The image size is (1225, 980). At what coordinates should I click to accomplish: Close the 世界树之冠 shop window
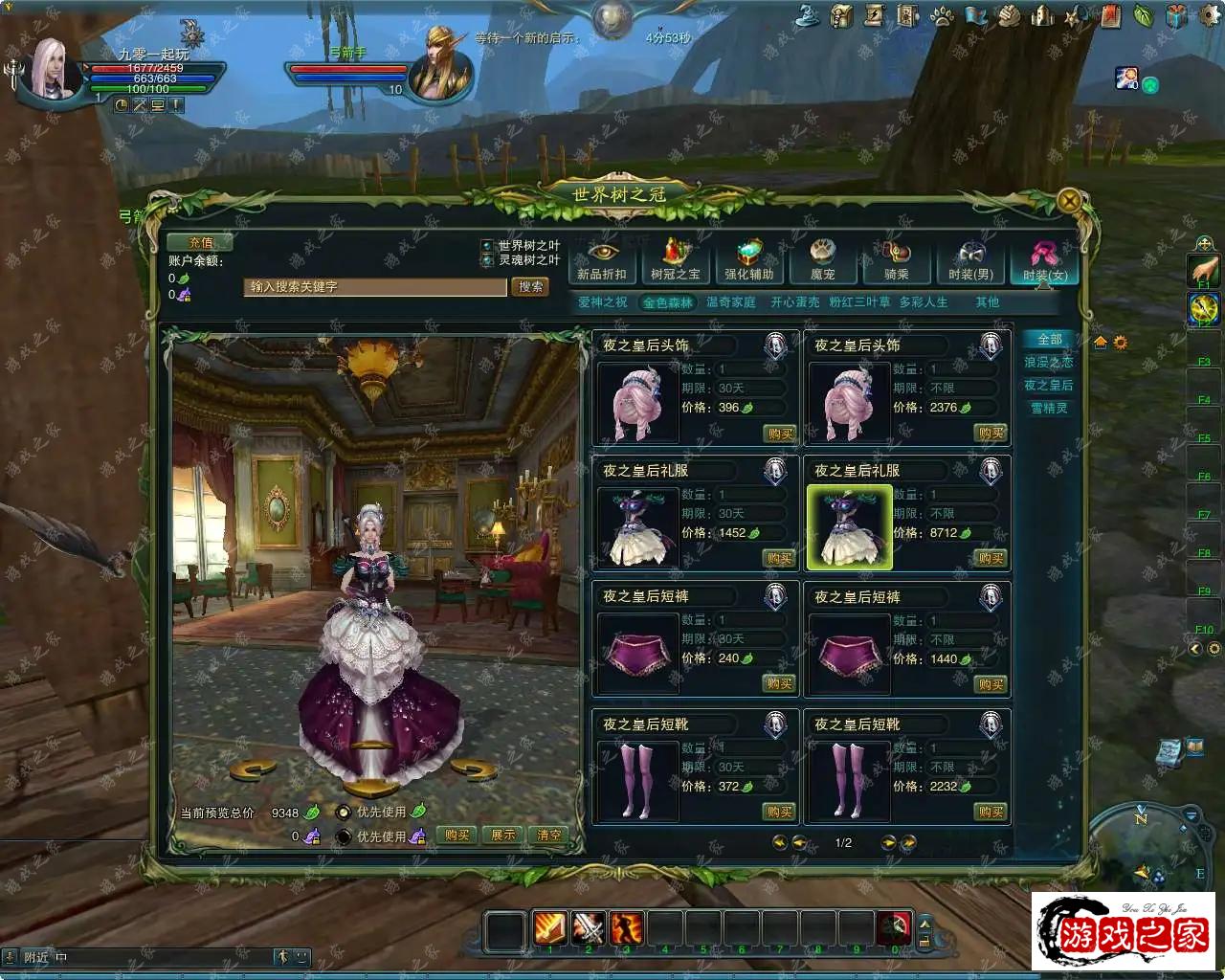(1069, 201)
